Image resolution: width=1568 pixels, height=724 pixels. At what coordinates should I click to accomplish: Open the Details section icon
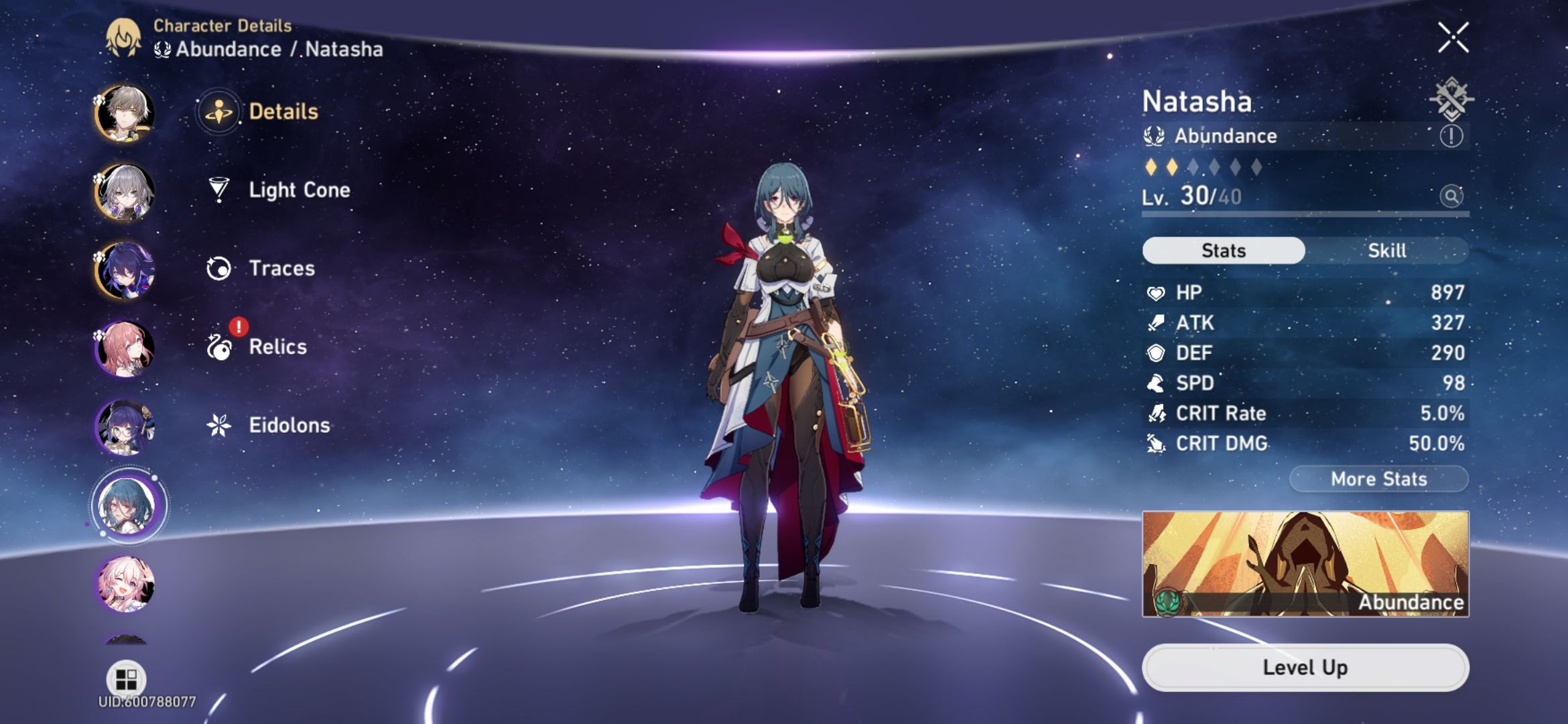click(220, 113)
